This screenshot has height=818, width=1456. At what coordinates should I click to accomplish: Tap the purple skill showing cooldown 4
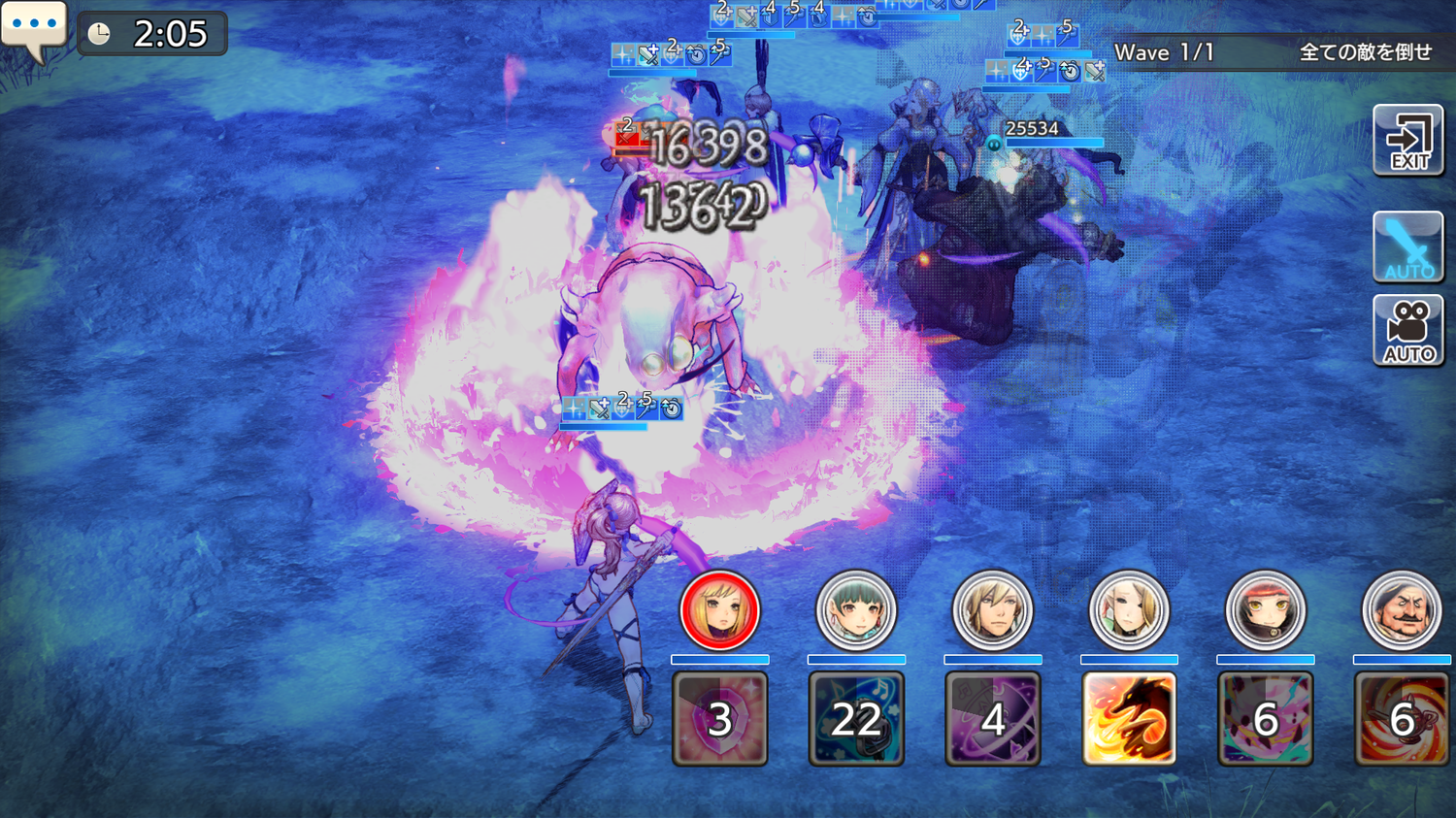pyautogui.click(x=992, y=719)
